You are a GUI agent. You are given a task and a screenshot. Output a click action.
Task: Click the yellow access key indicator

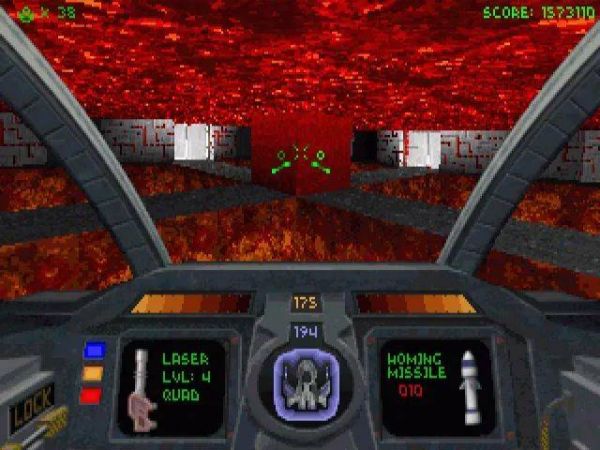coord(95,373)
